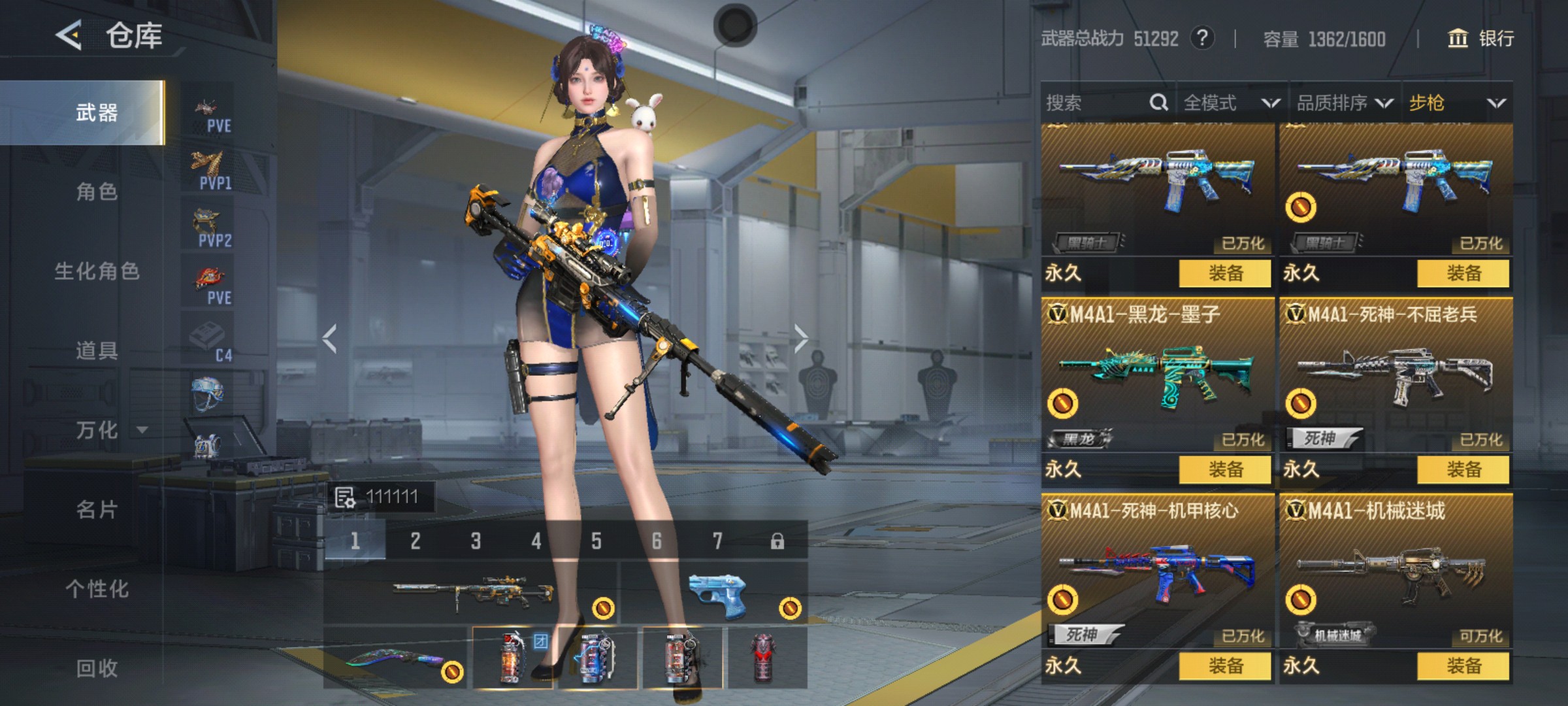1568x706 pixels.
Task: Equip the M4A1-机械迷城 rifle
Action: [1463, 666]
